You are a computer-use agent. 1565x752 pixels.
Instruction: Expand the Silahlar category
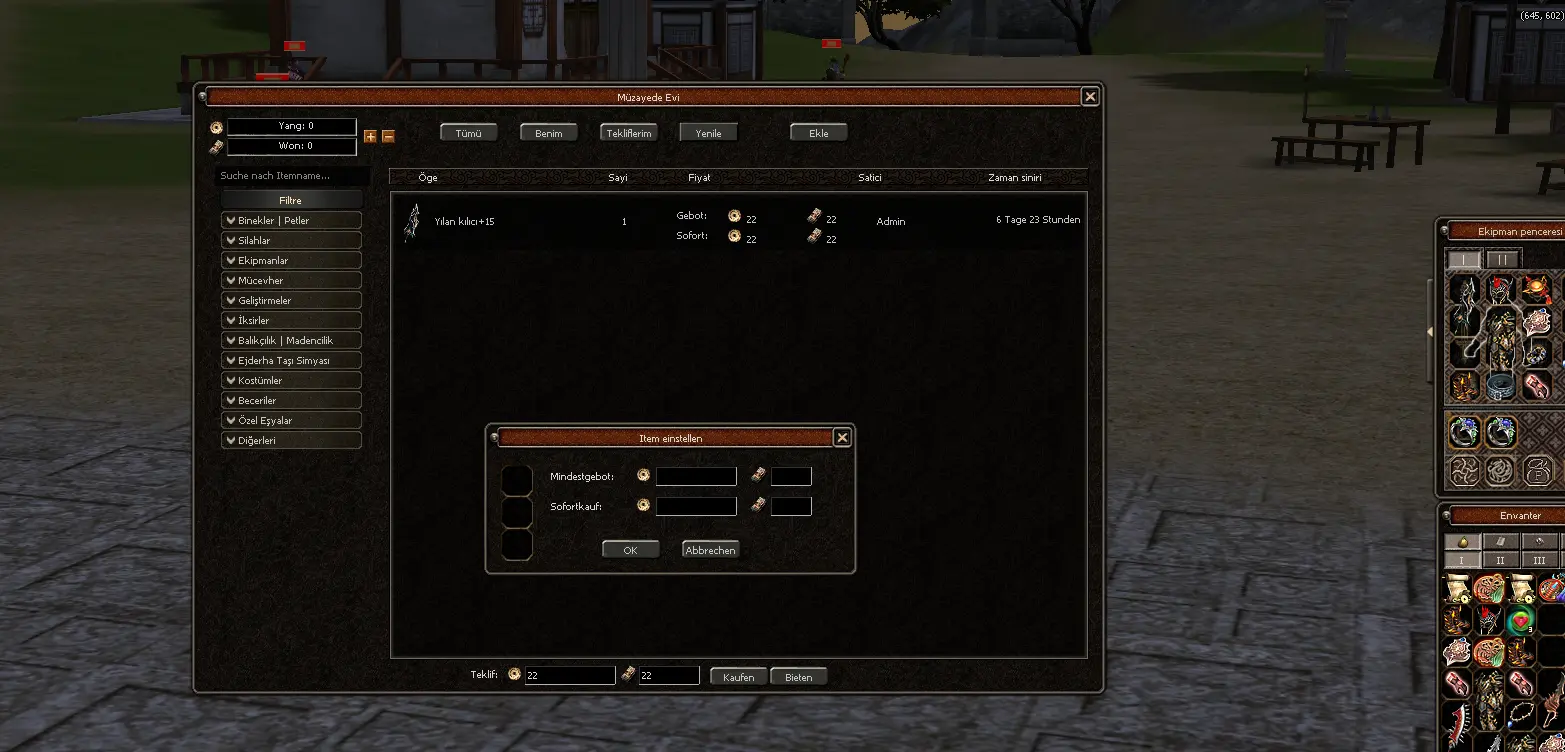pos(291,241)
